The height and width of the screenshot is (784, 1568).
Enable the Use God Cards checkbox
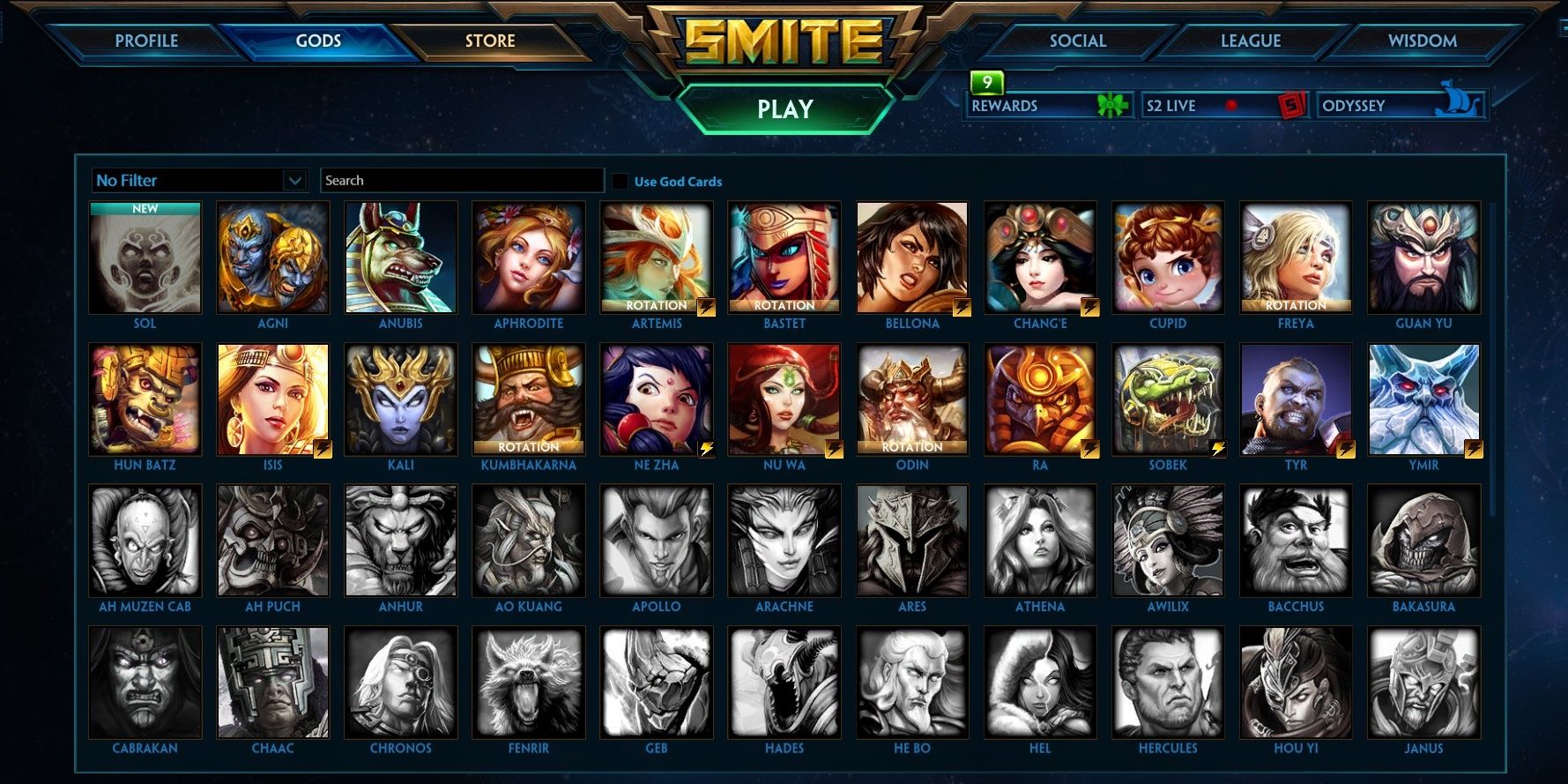tap(620, 181)
